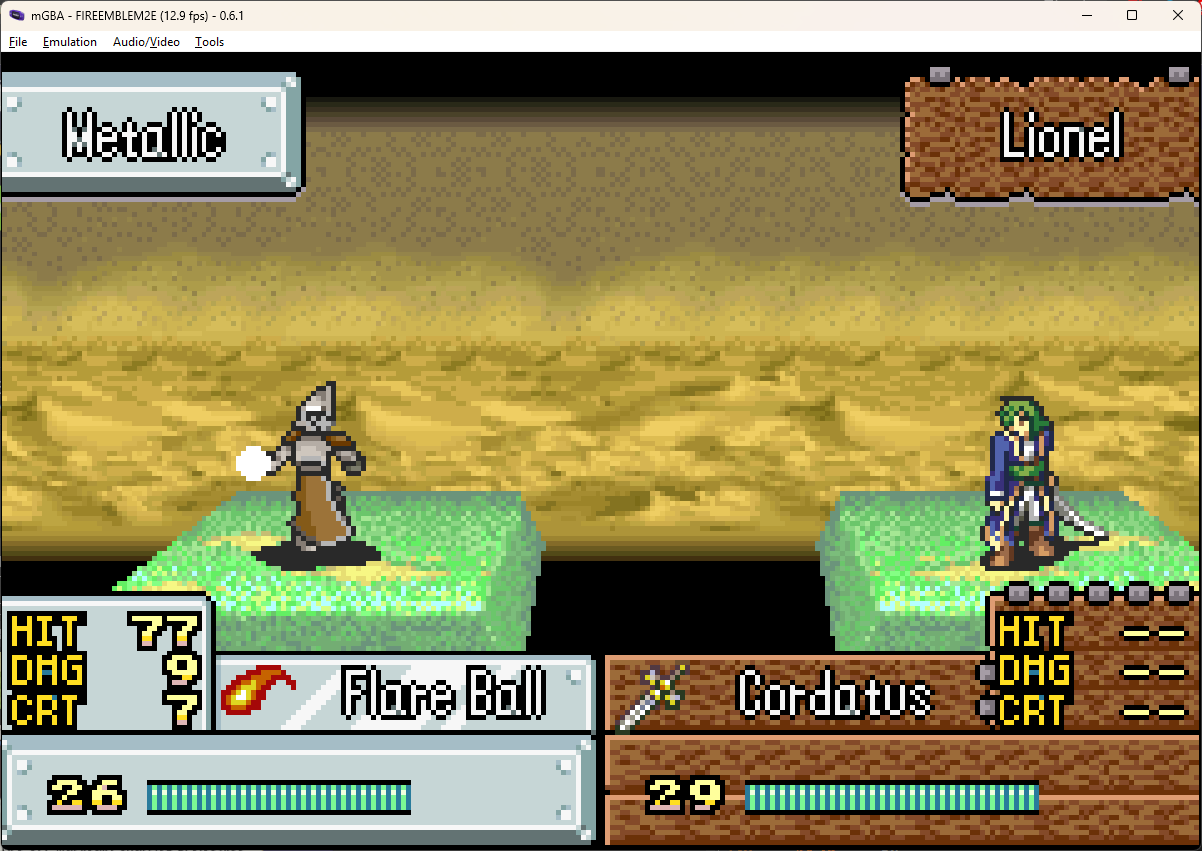Close the mGBA window
This screenshot has height=851, width=1202.
pyautogui.click(x=1176, y=15)
